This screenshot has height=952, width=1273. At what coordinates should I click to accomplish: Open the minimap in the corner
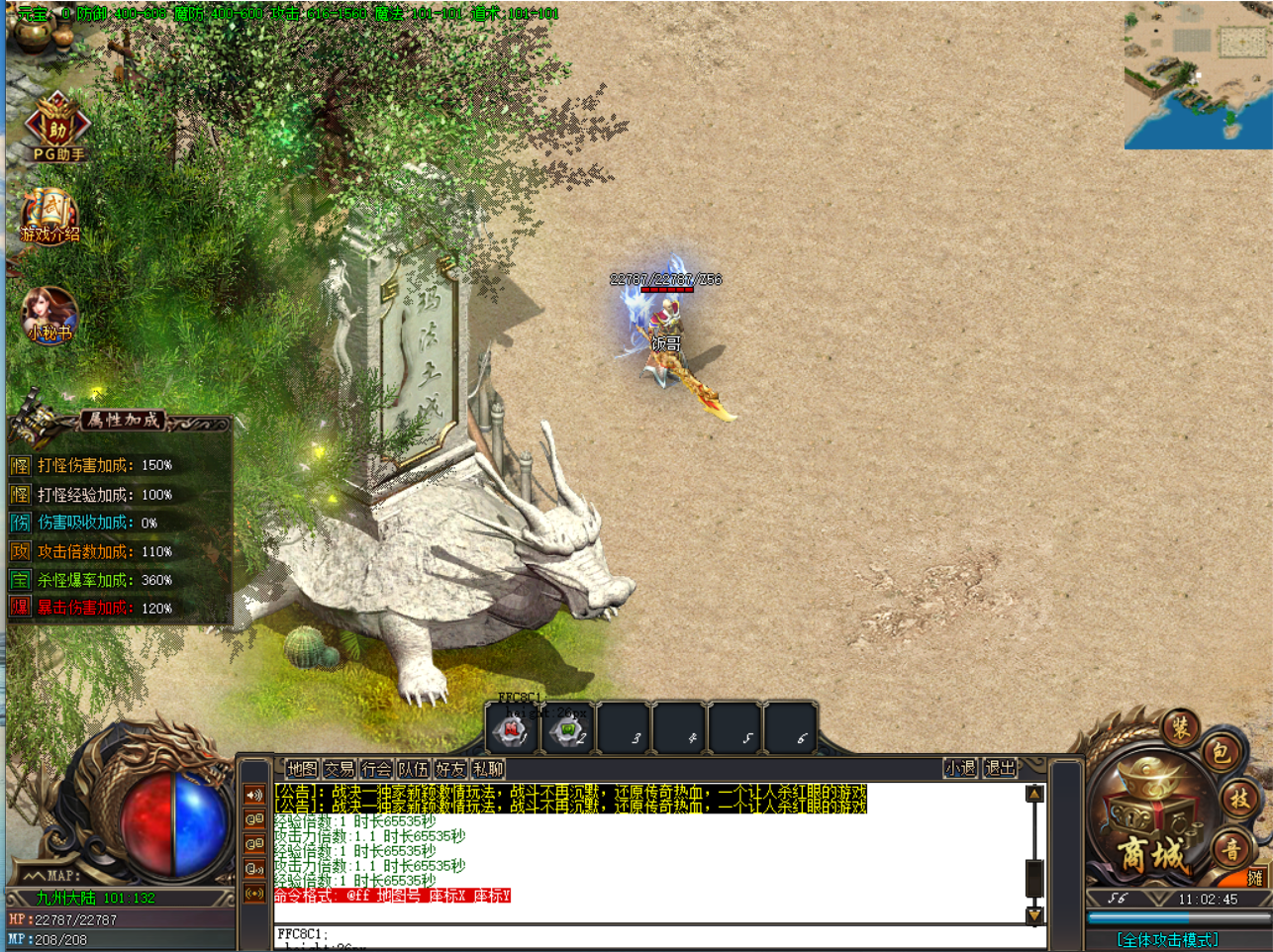click(x=1198, y=76)
